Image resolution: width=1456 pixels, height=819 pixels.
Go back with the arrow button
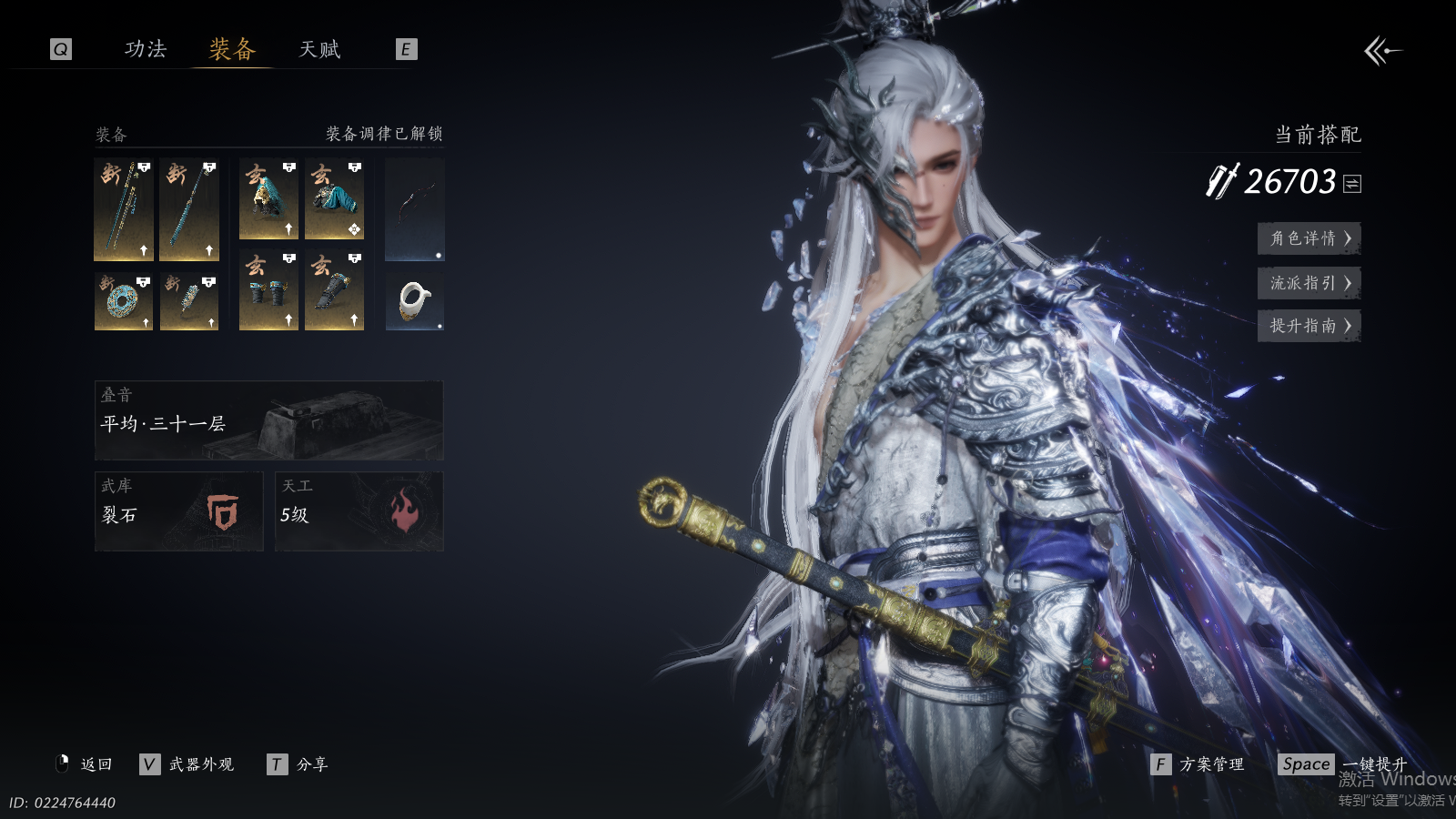click(x=1382, y=51)
